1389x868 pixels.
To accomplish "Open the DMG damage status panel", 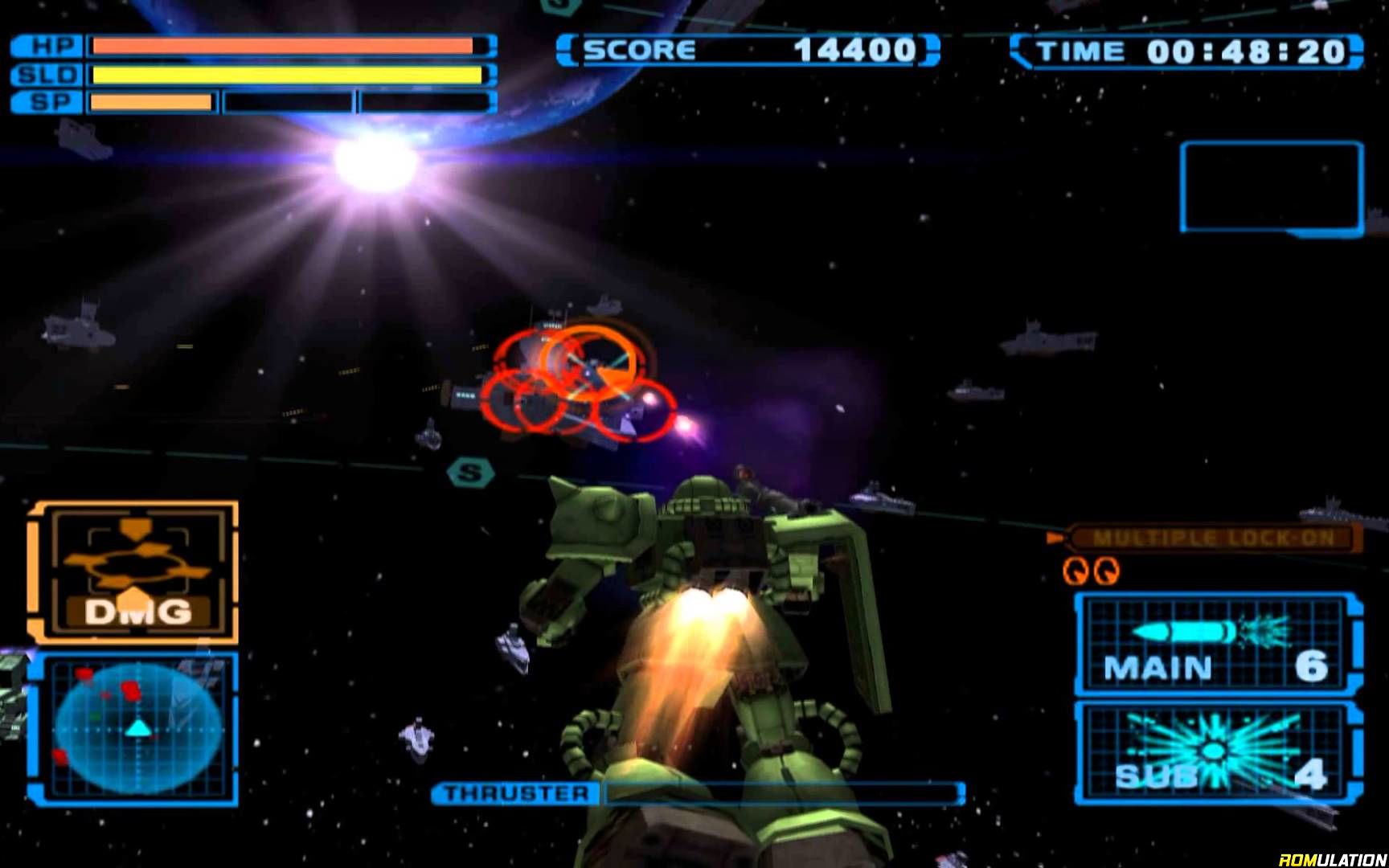I will tap(135, 572).
